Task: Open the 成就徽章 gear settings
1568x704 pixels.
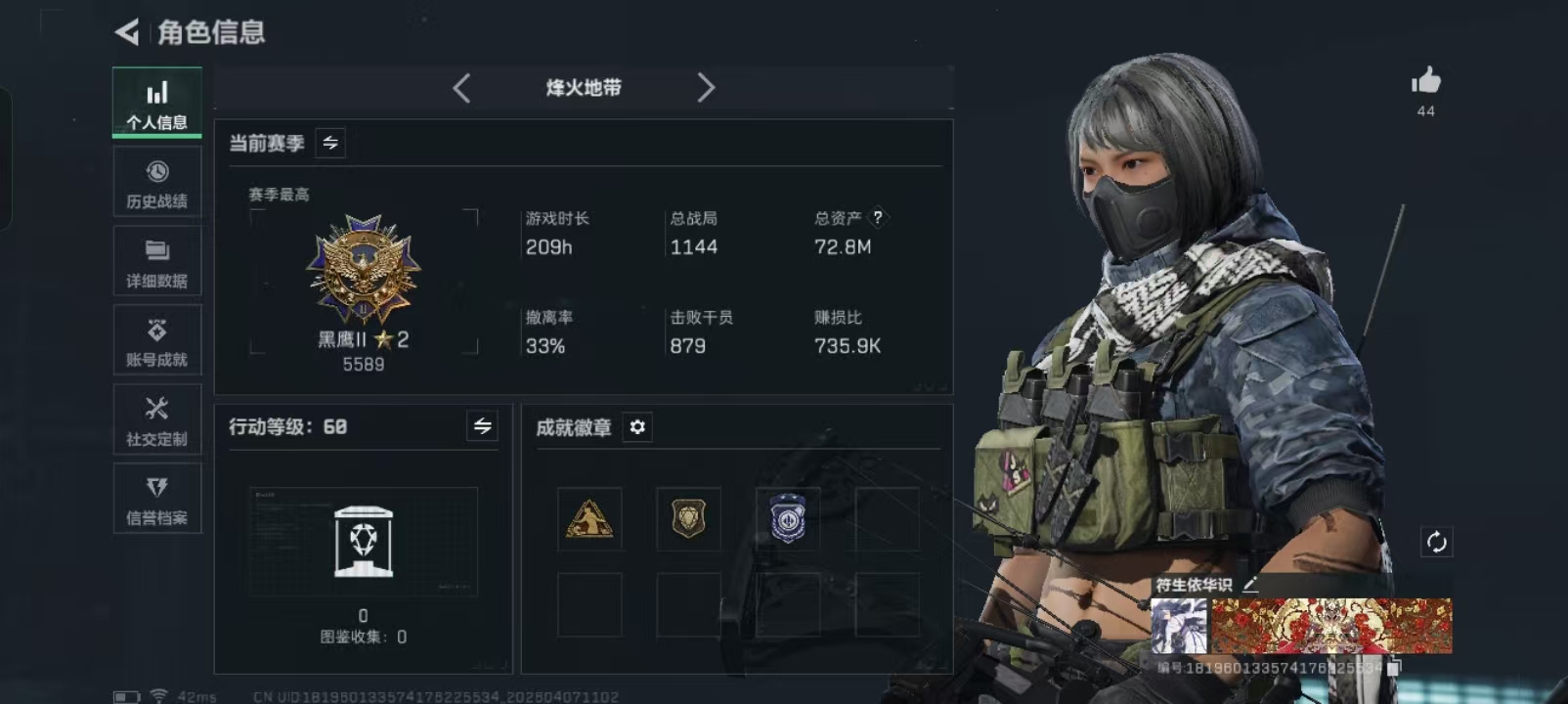Action: pos(637,427)
